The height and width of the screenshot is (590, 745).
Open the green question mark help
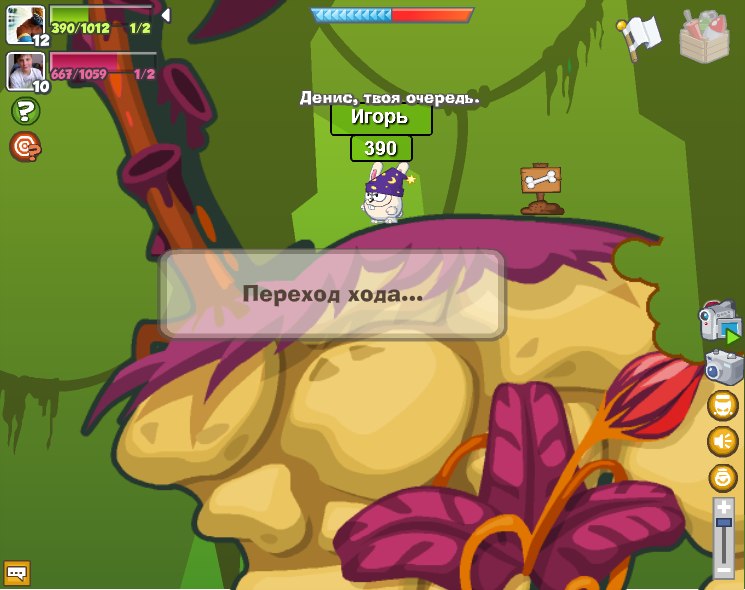25,111
